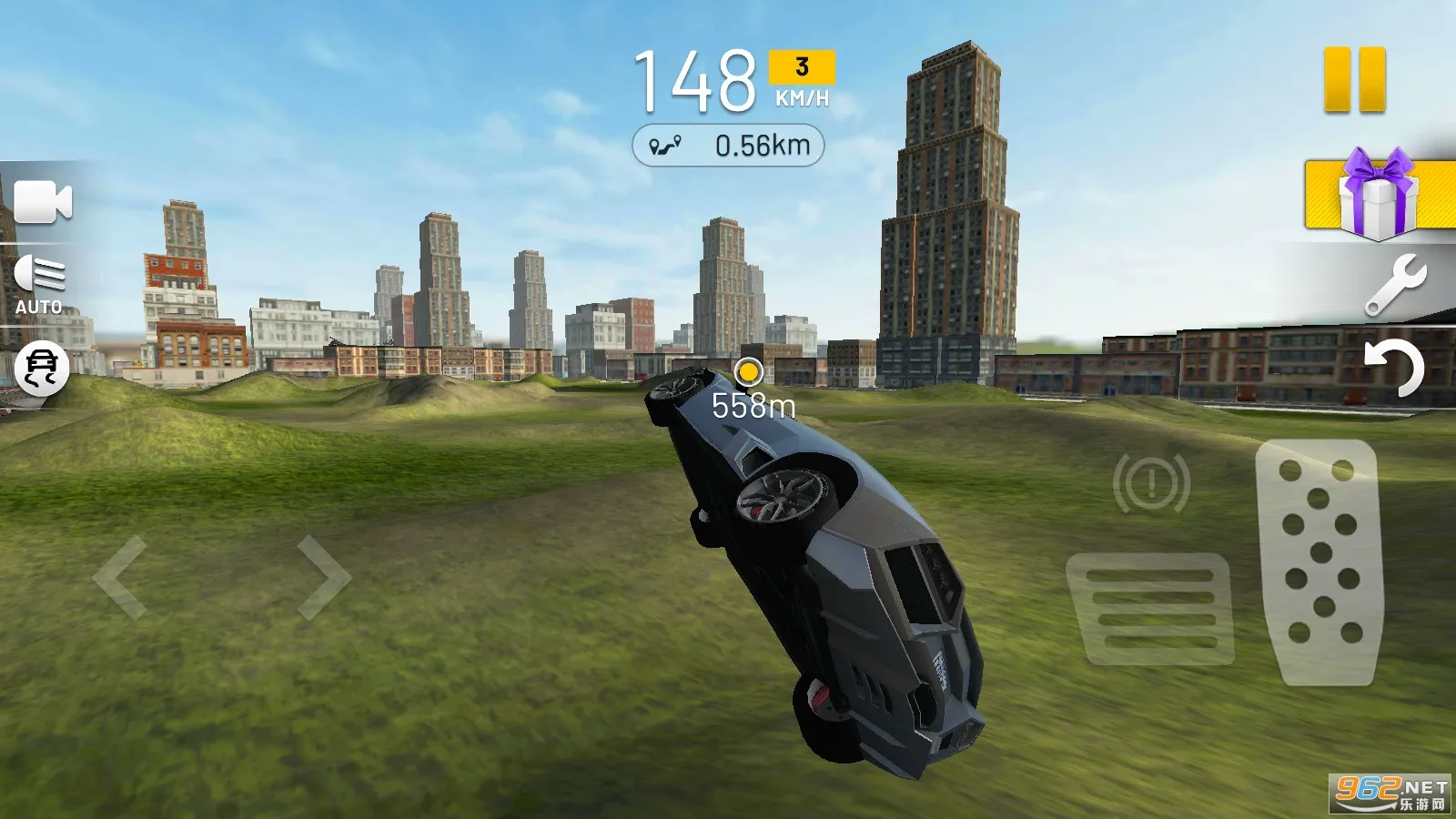Click the yellow checkpoint dot above the car
The width and height of the screenshot is (1456, 819).
751,373
